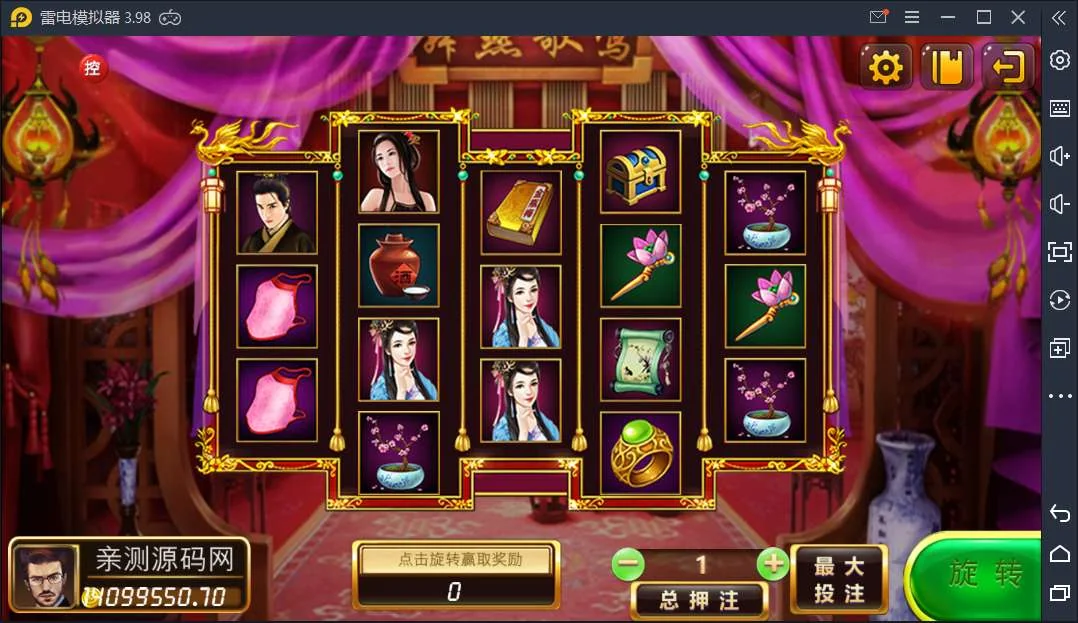Decrease the total bet with the minus button
The height and width of the screenshot is (623, 1078).
tap(629, 564)
